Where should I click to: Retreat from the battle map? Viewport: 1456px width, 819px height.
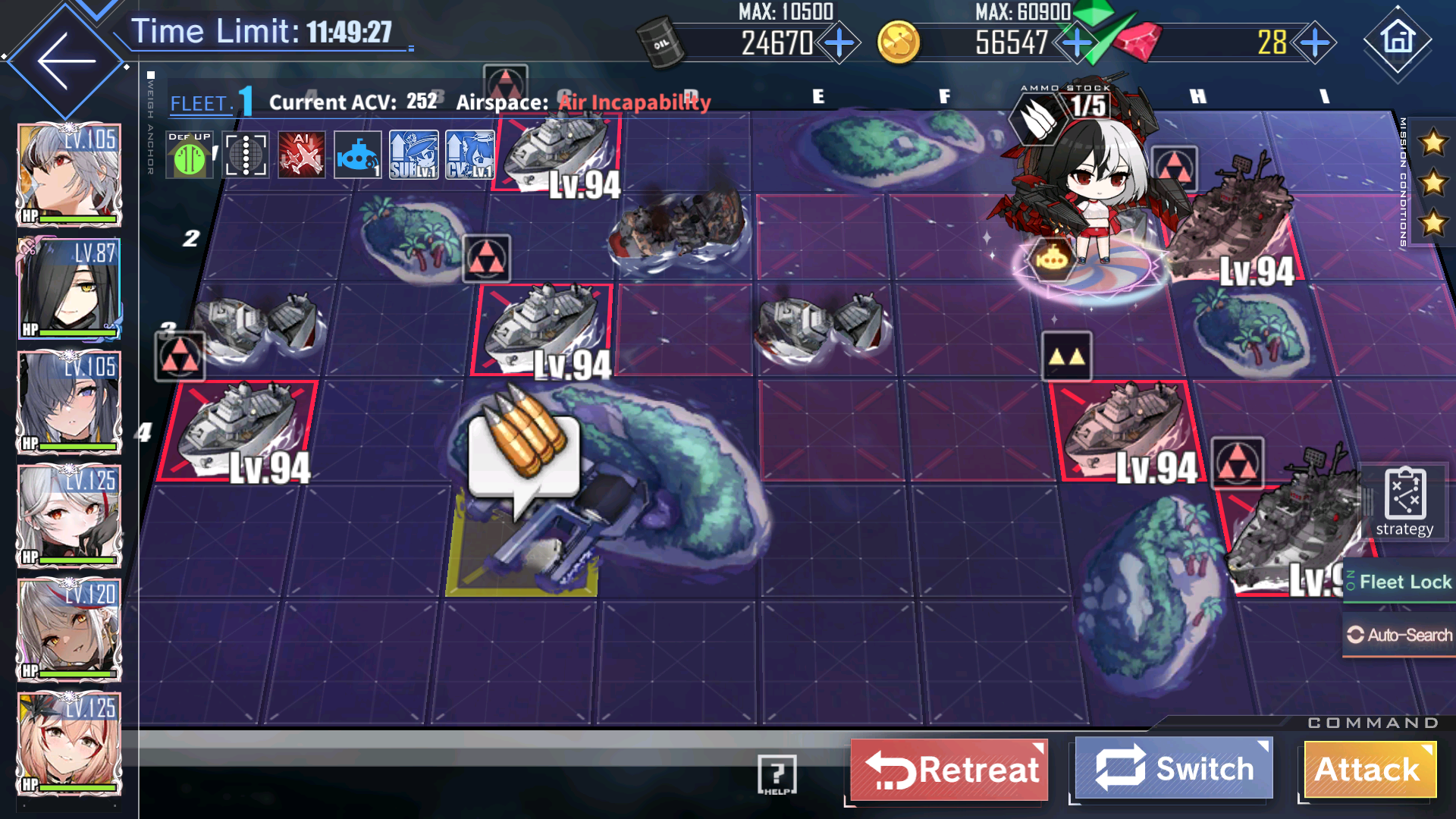[949, 770]
